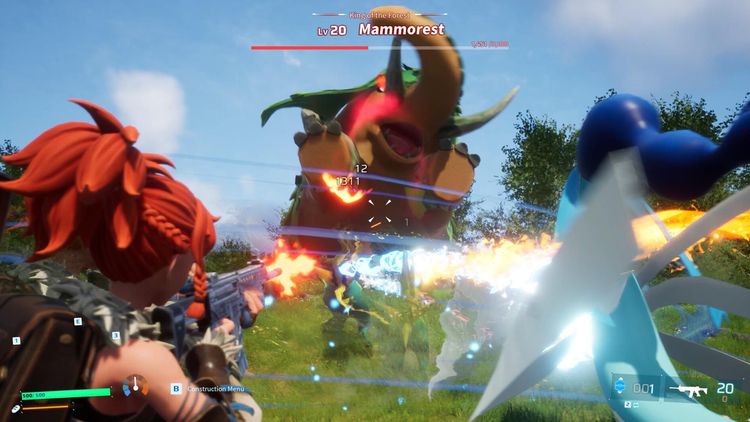This screenshot has height=422, width=750.
Task: Click the round temperature gauge dial
Action: click(x=135, y=386)
